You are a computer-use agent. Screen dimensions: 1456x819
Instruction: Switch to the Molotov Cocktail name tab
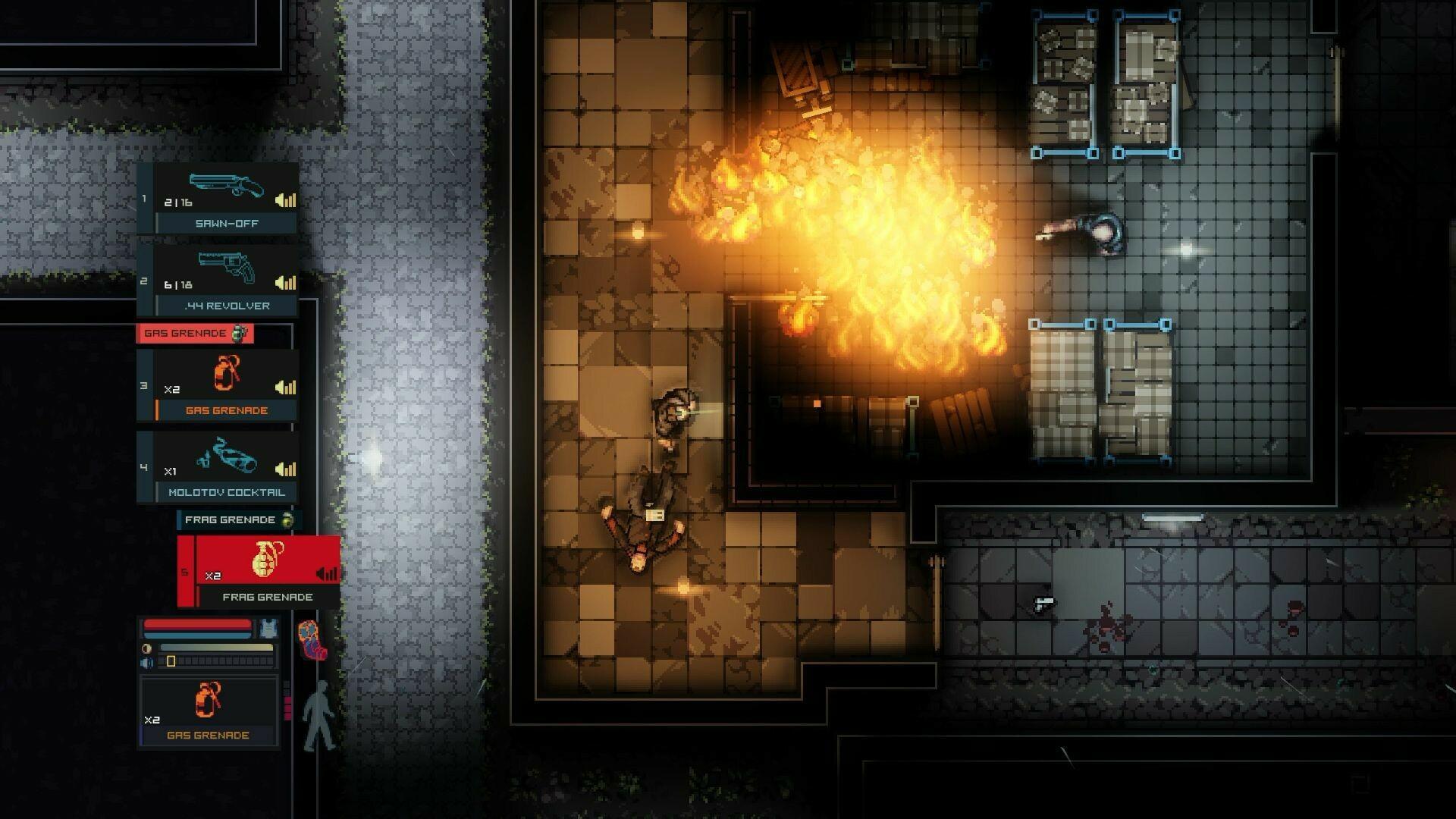click(227, 491)
